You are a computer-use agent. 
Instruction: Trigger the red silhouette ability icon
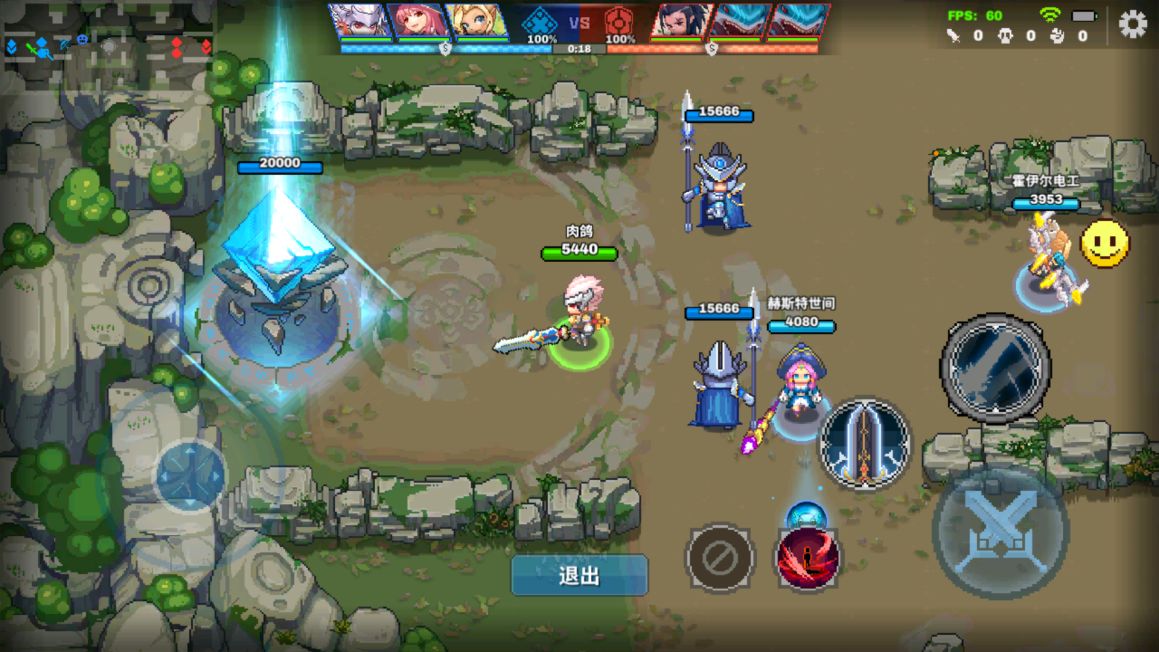pyautogui.click(x=808, y=558)
